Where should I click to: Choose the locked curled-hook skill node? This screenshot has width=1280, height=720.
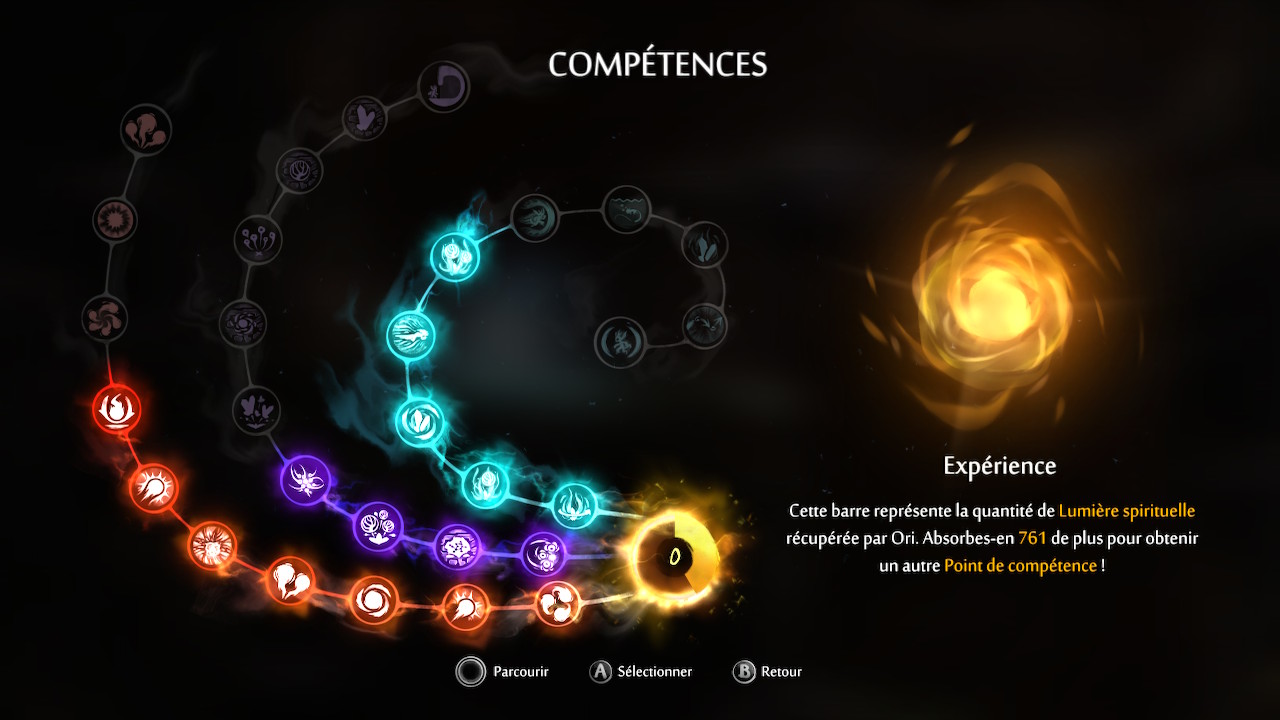coord(444,87)
